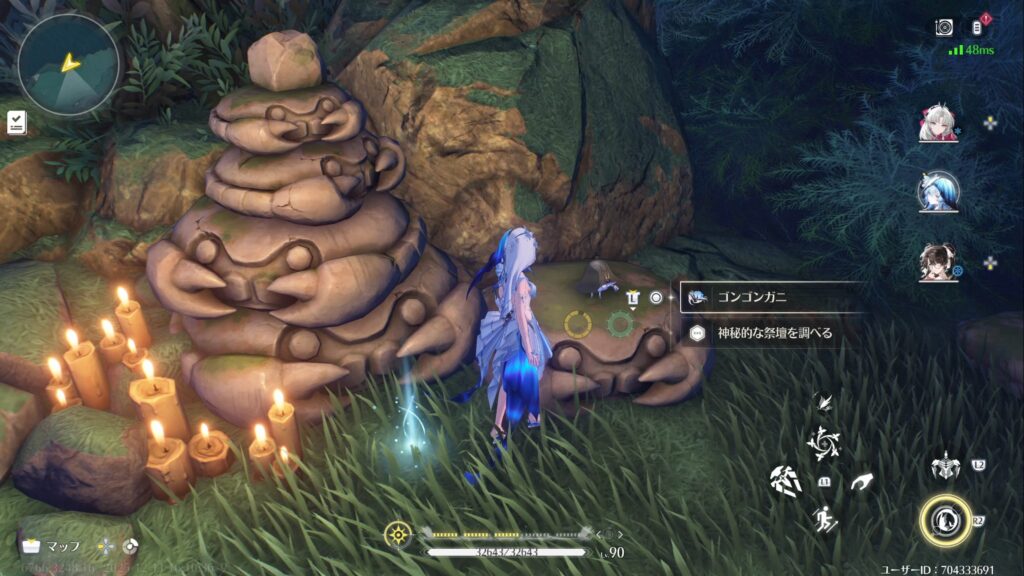Open the camera photo mode icon
This screenshot has height=576, width=1024.
(x=944, y=28)
